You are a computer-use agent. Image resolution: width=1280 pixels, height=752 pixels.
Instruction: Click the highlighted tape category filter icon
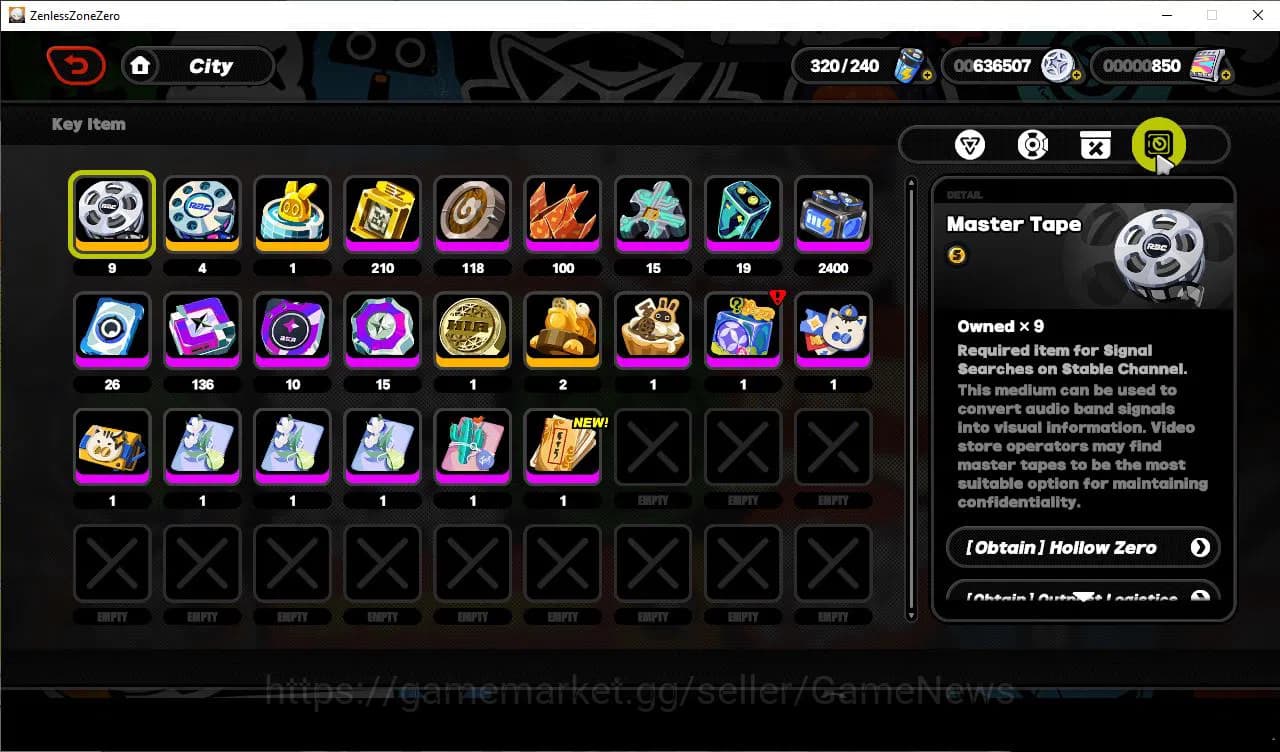point(1157,144)
